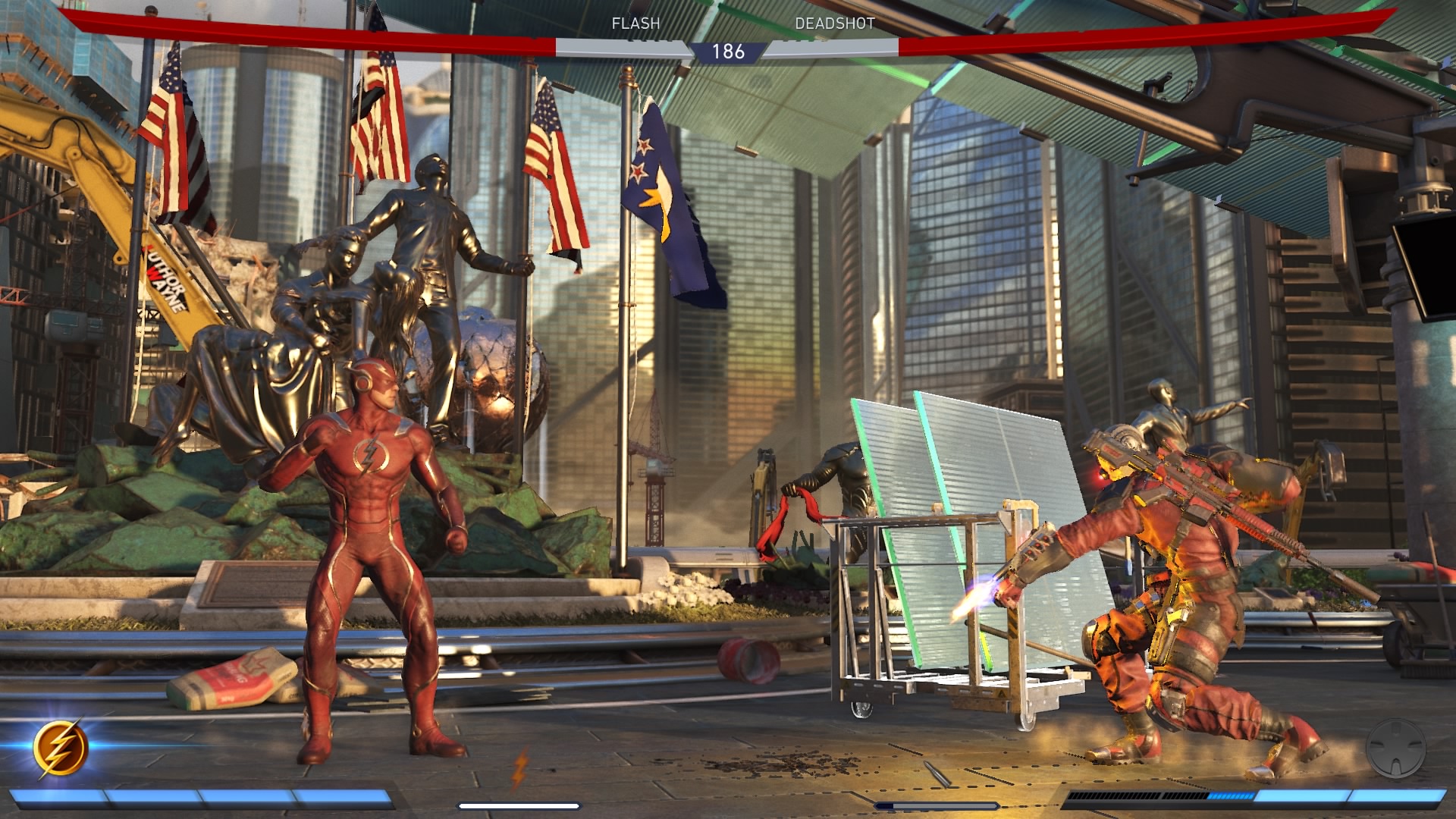Activate Flash's lightning bolt character power icon

(x=61, y=748)
